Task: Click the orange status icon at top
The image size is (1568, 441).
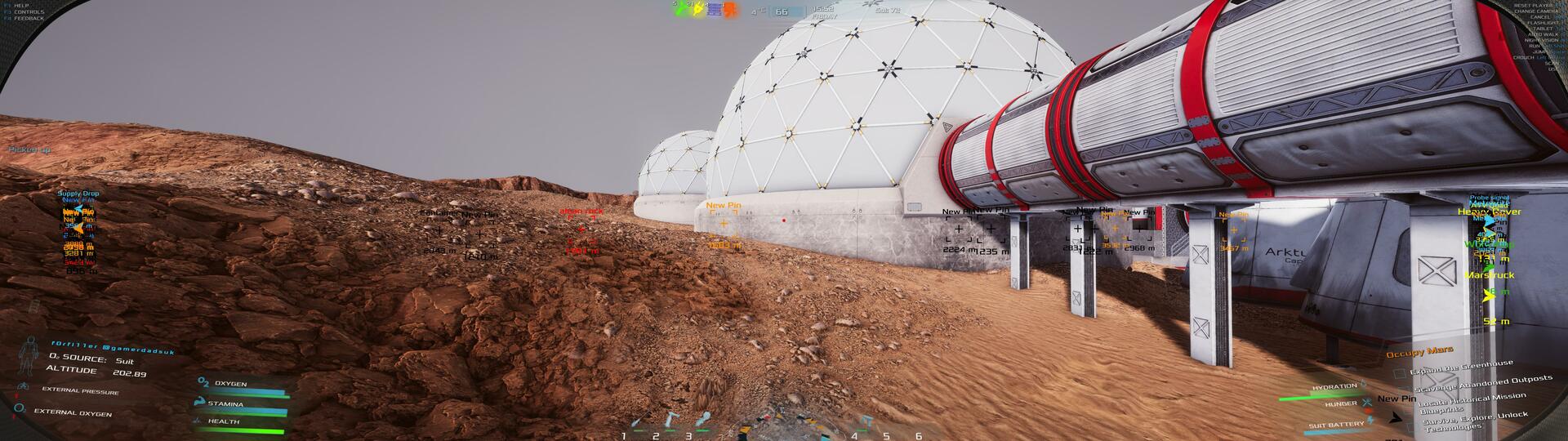Action: [x=732, y=11]
